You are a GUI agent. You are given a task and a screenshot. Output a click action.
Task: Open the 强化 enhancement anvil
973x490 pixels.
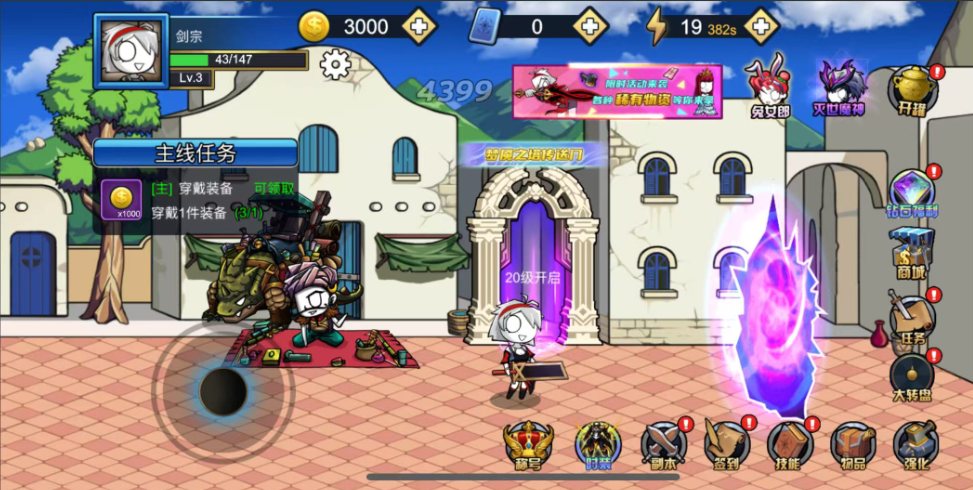pyautogui.click(x=915, y=444)
